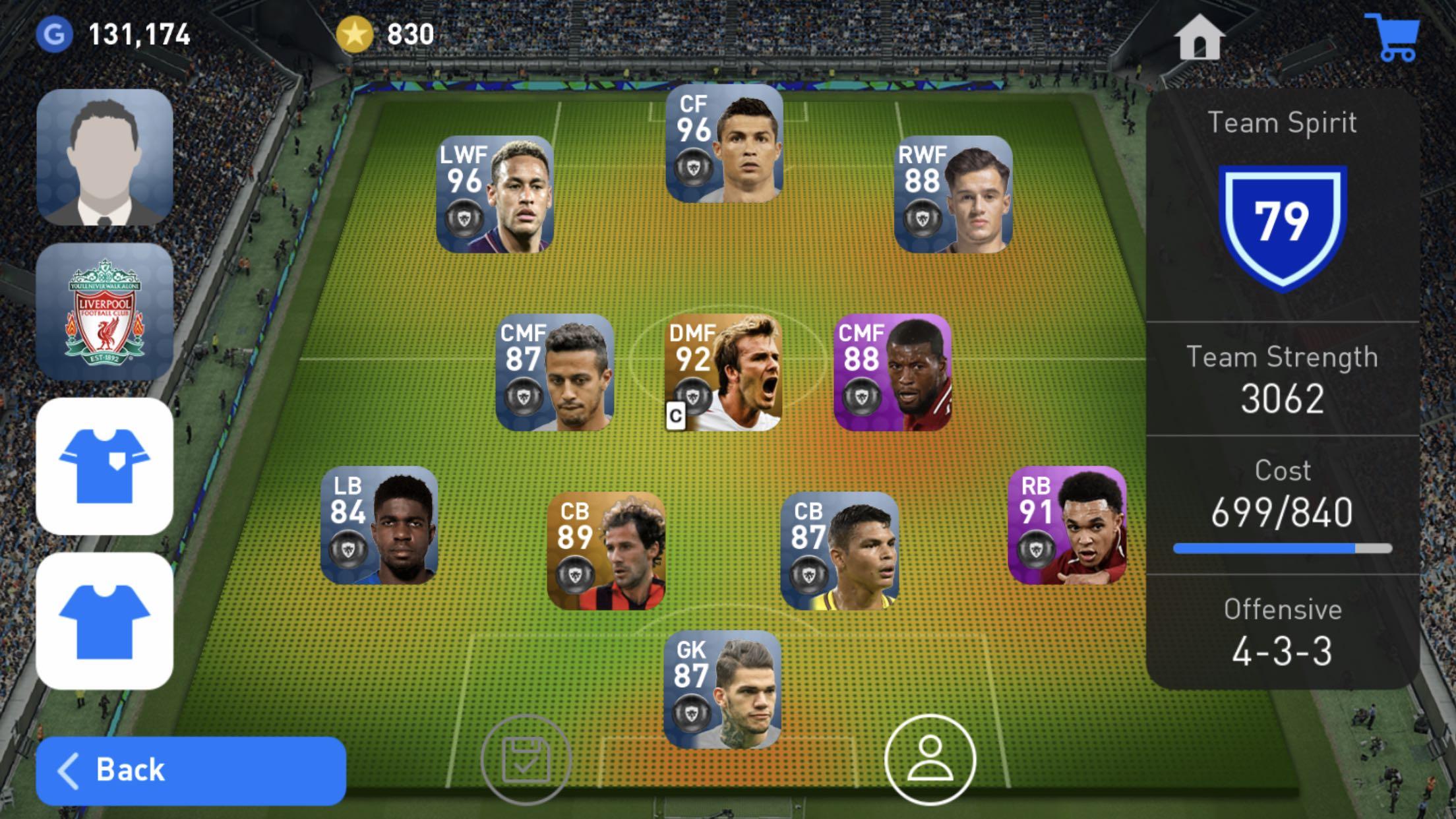Viewport: 1456px width, 819px height.
Task: Click the save squad disk icon
Action: [526, 760]
